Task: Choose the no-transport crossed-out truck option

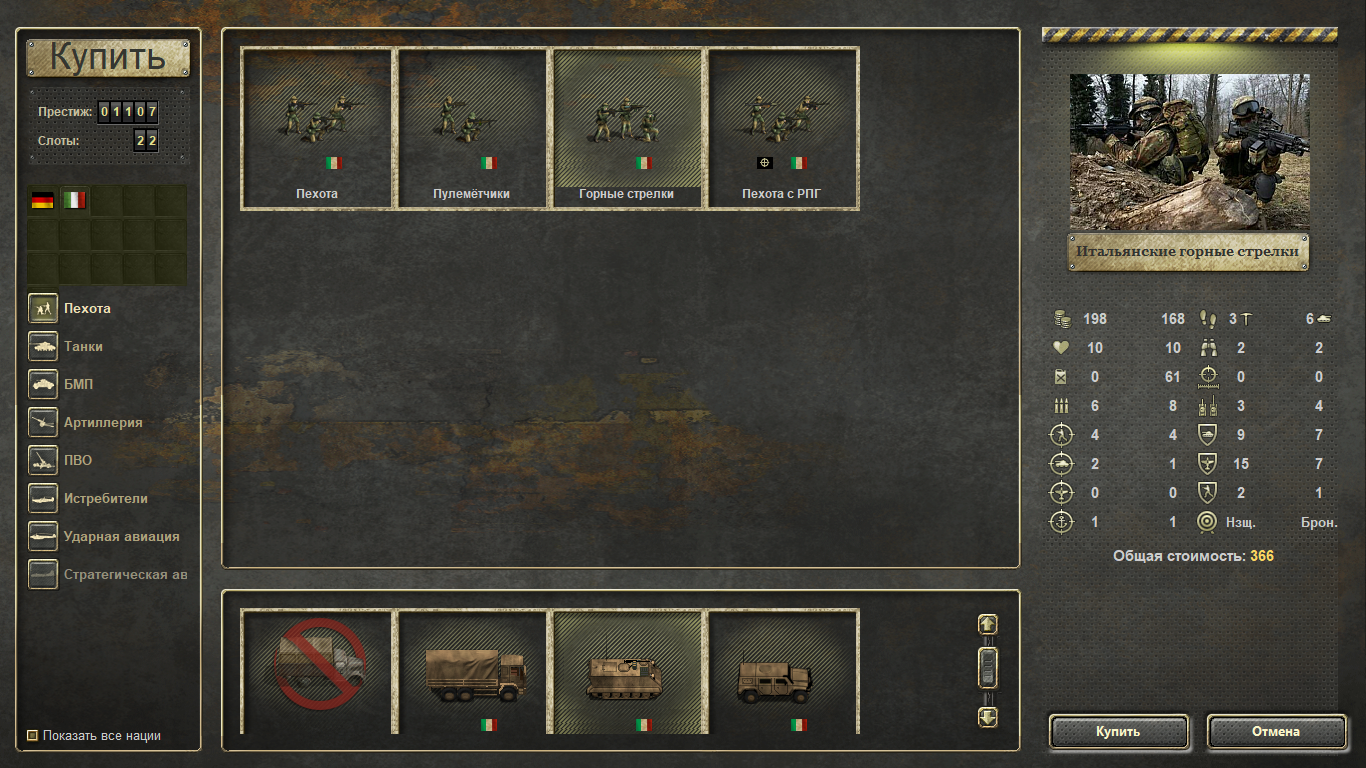Action: (x=317, y=671)
